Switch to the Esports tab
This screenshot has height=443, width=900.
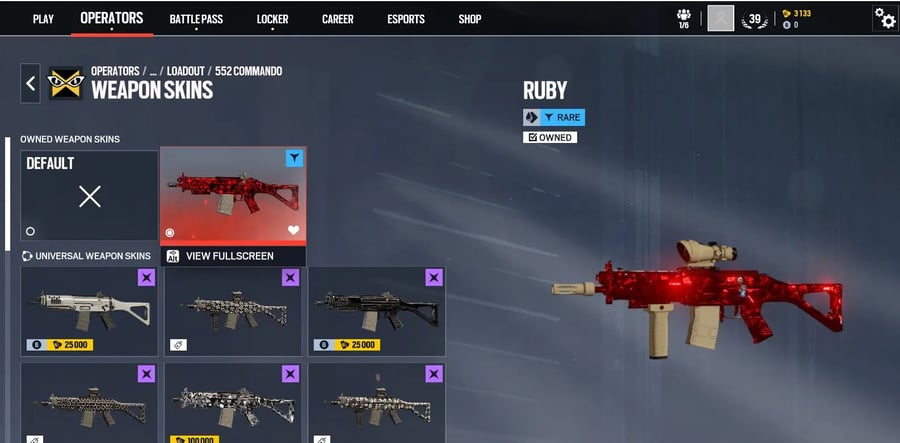406,19
